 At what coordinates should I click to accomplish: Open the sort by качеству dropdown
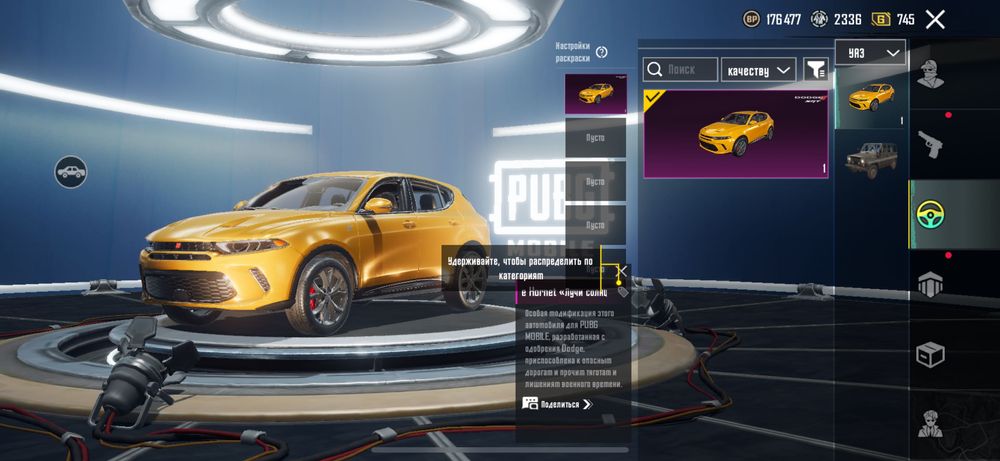758,69
